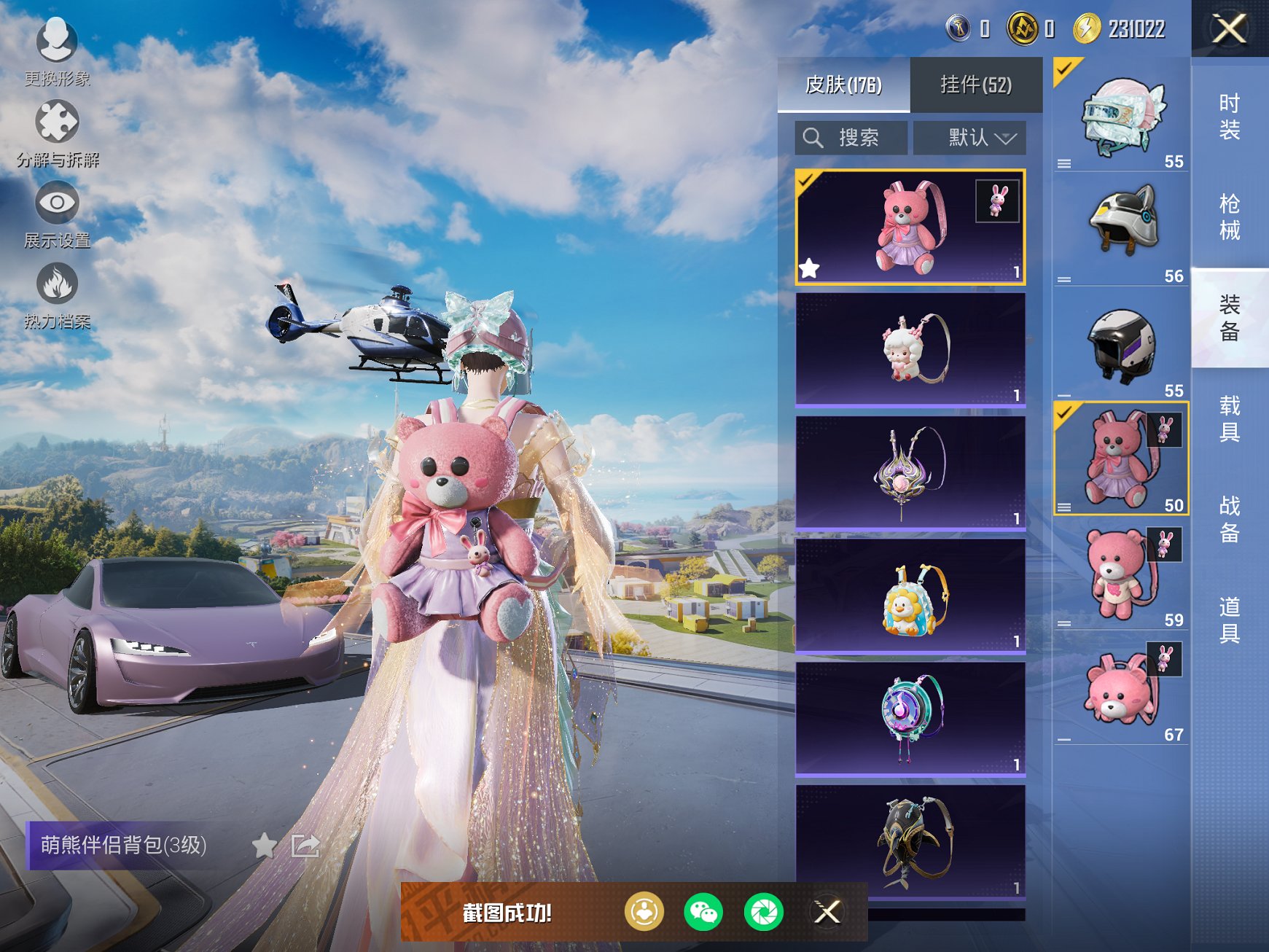Open the 战备 category
This screenshot has width=1269, height=952.
click(1229, 519)
